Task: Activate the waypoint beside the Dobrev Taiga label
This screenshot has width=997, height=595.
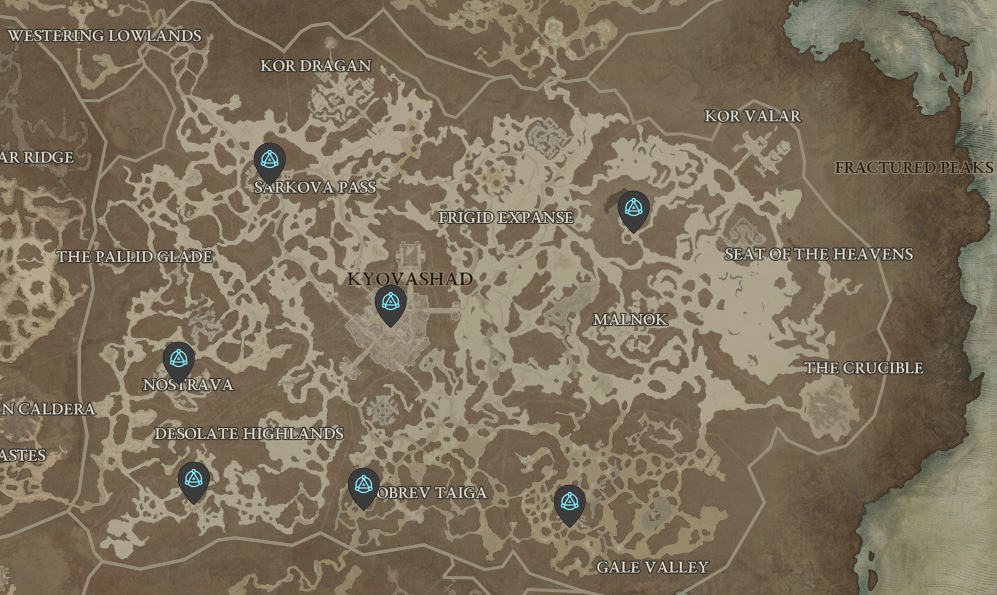Action: [x=363, y=486]
